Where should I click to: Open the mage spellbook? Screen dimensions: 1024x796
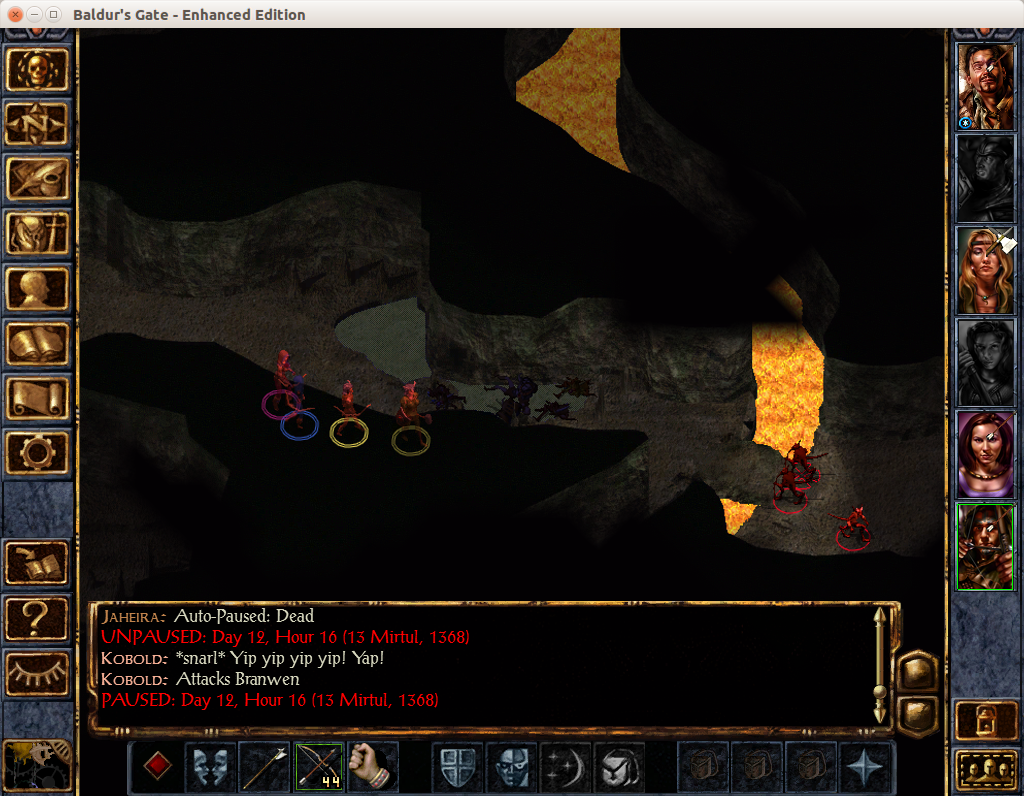(x=38, y=343)
